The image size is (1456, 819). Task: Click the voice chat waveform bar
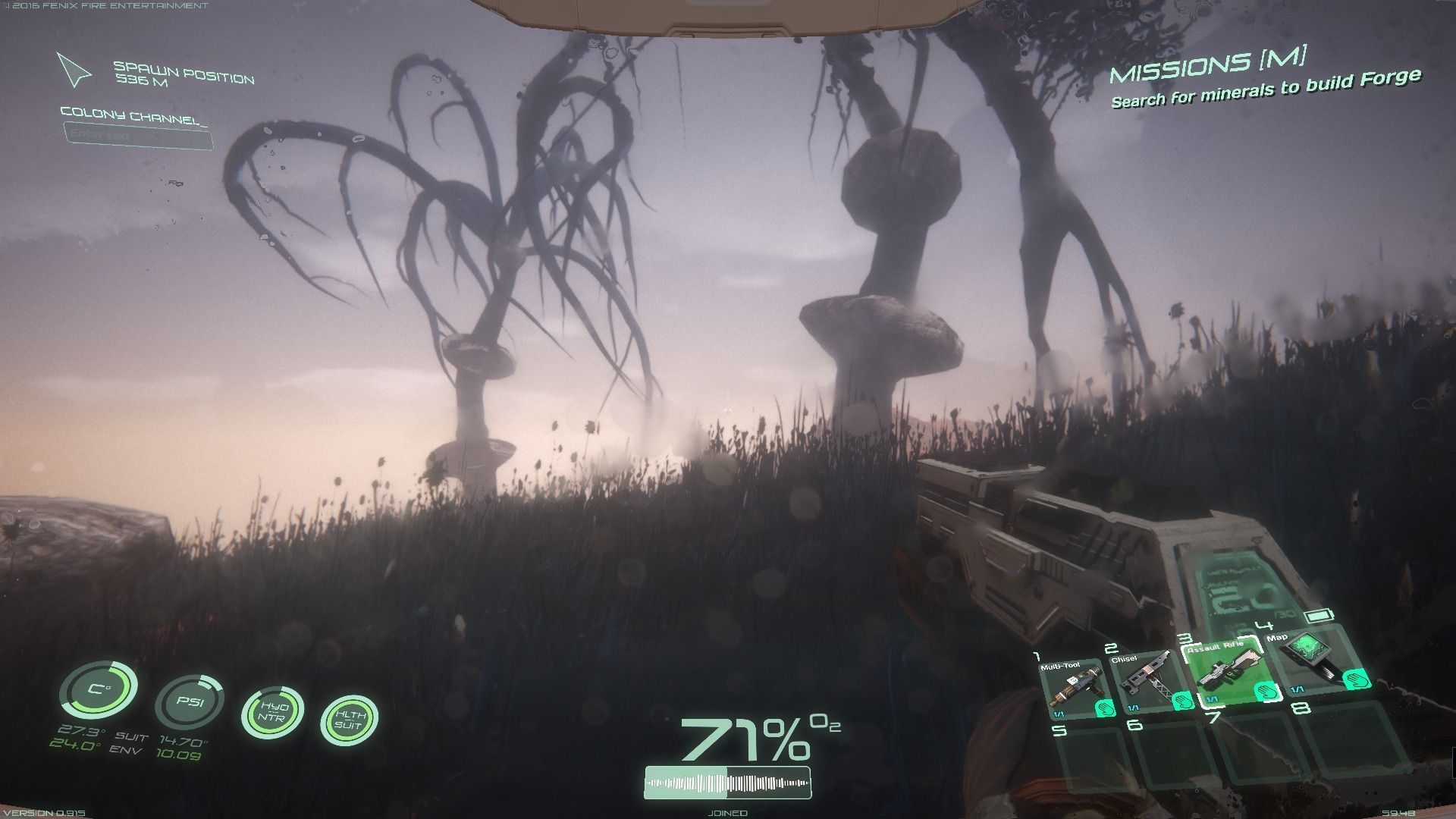727,783
